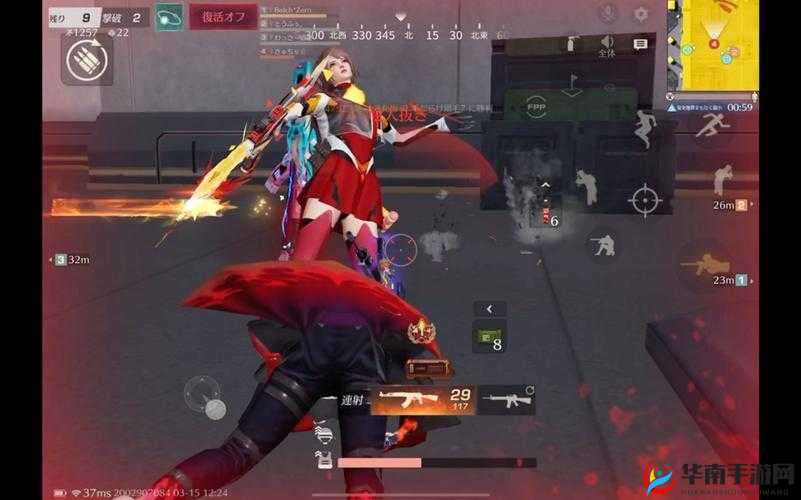The width and height of the screenshot is (801, 500).
Task: Select the equipped AK rifle slot
Action: point(421,400)
